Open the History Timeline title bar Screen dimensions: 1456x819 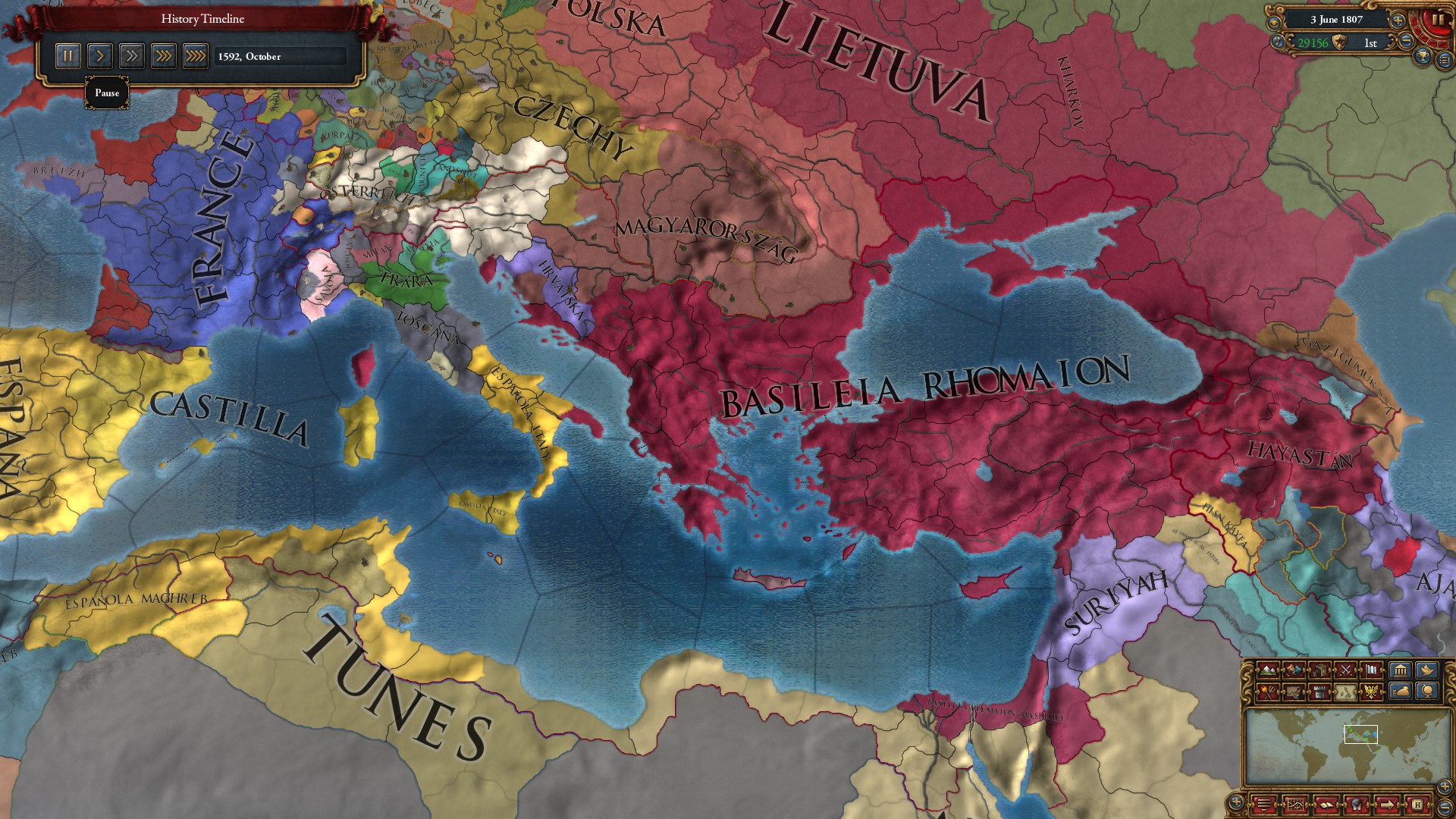(x=201, y=19)
